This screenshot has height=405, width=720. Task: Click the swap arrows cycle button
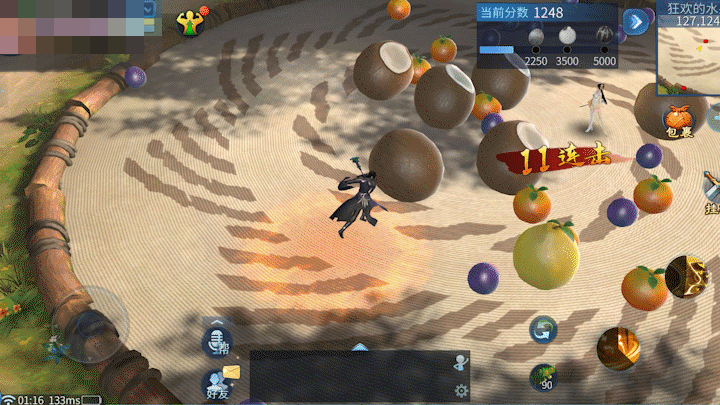[543, 328]
